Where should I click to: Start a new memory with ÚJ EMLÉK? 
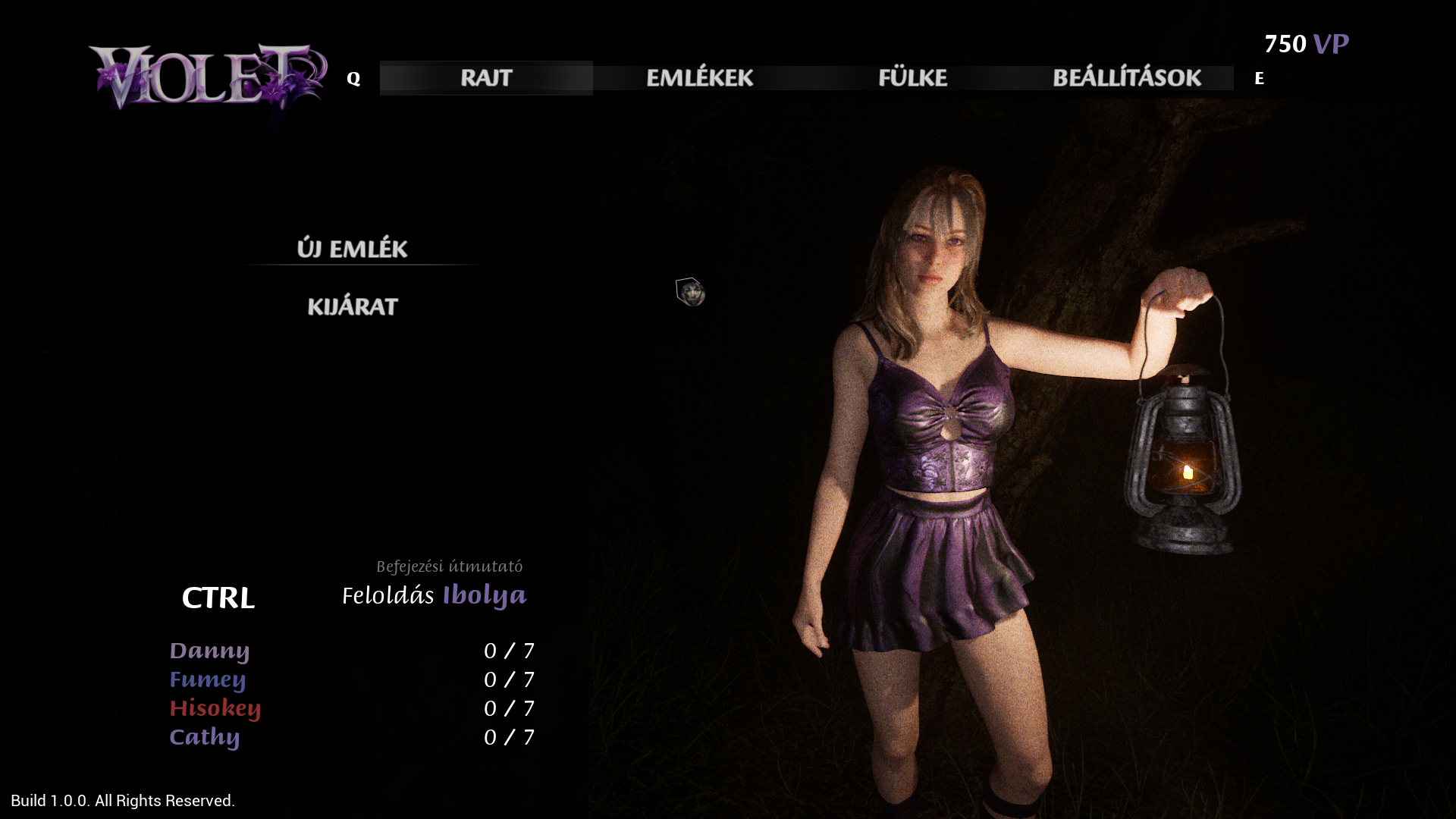pos(352,249)
